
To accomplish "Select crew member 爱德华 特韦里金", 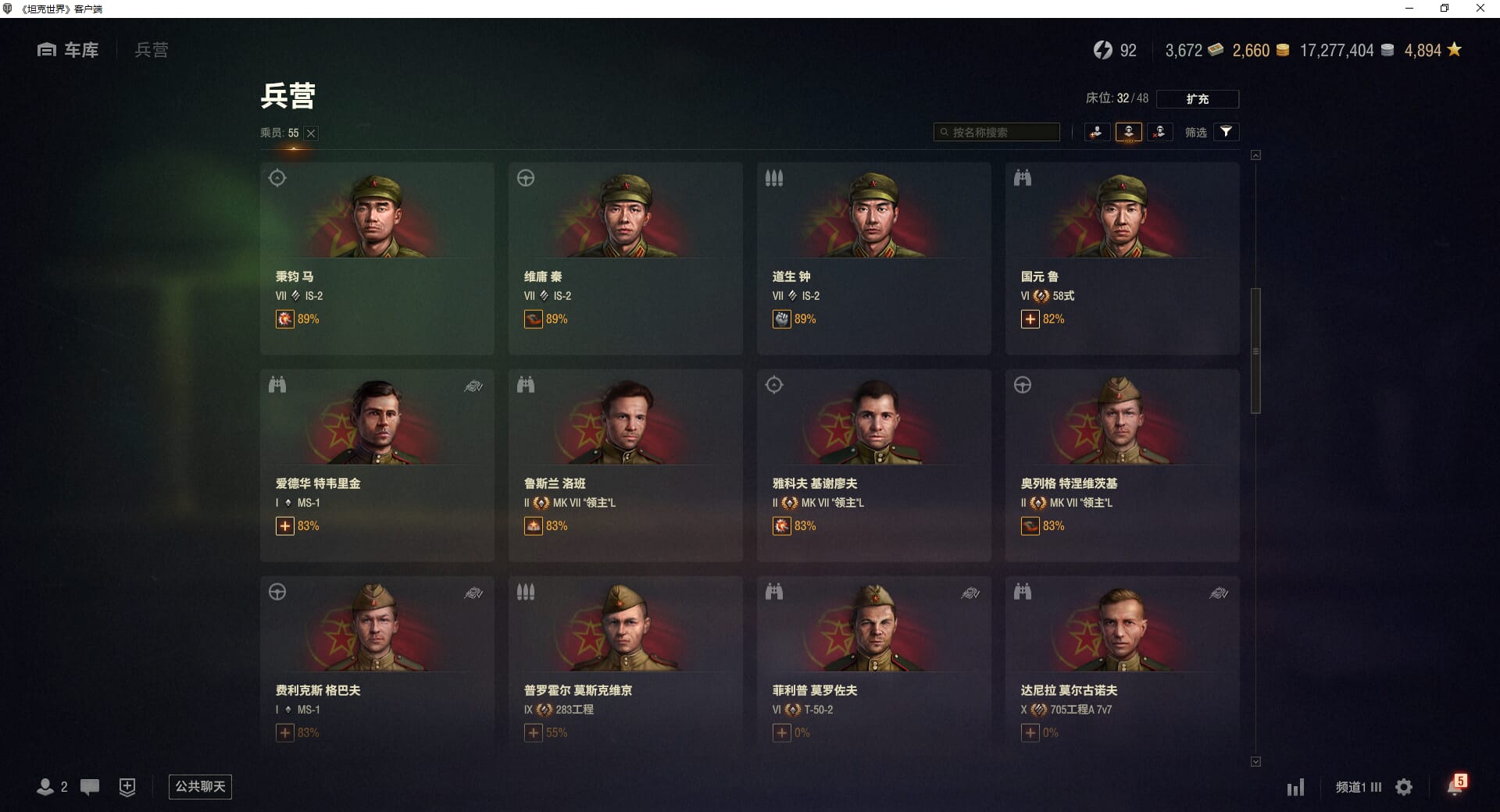I will [377, 465].
